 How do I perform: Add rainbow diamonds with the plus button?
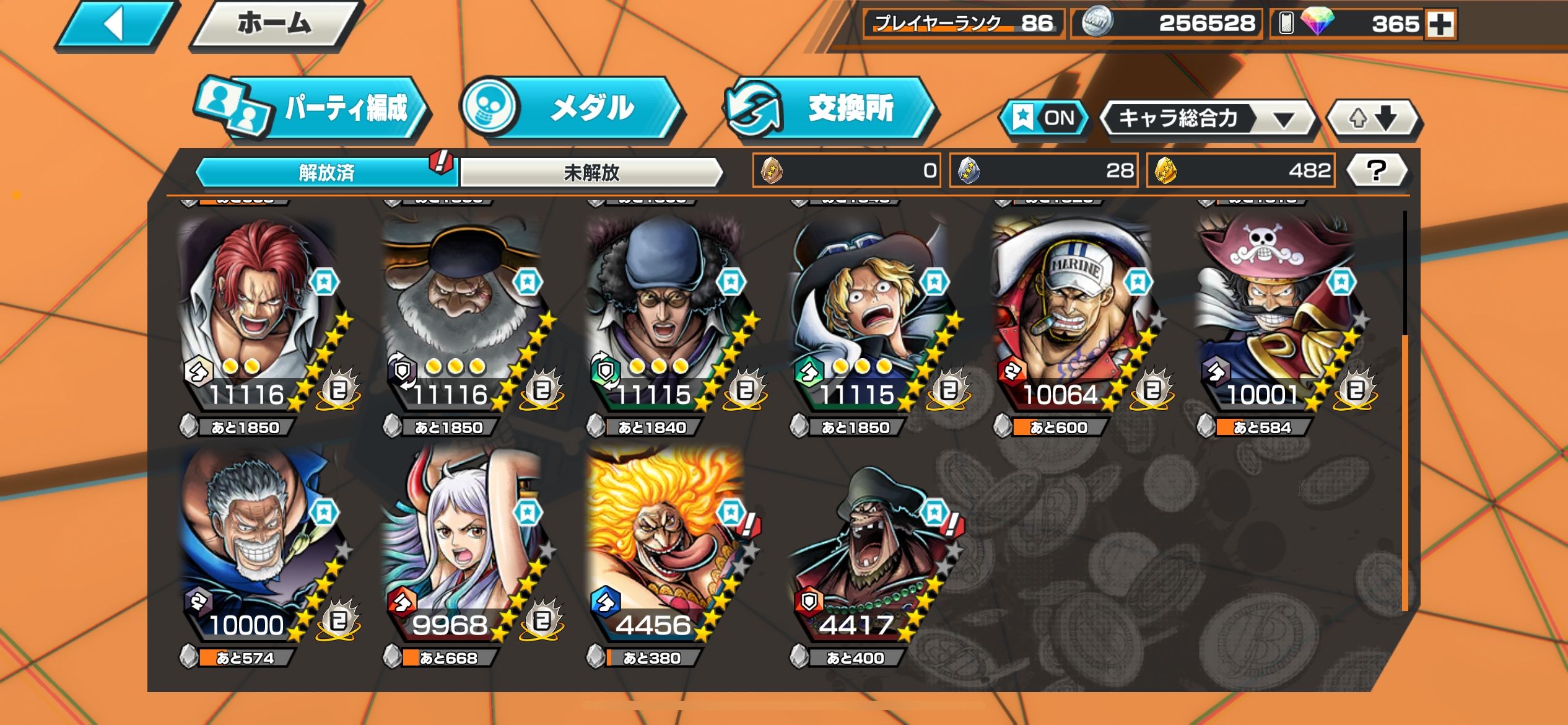click(1440, 25)
